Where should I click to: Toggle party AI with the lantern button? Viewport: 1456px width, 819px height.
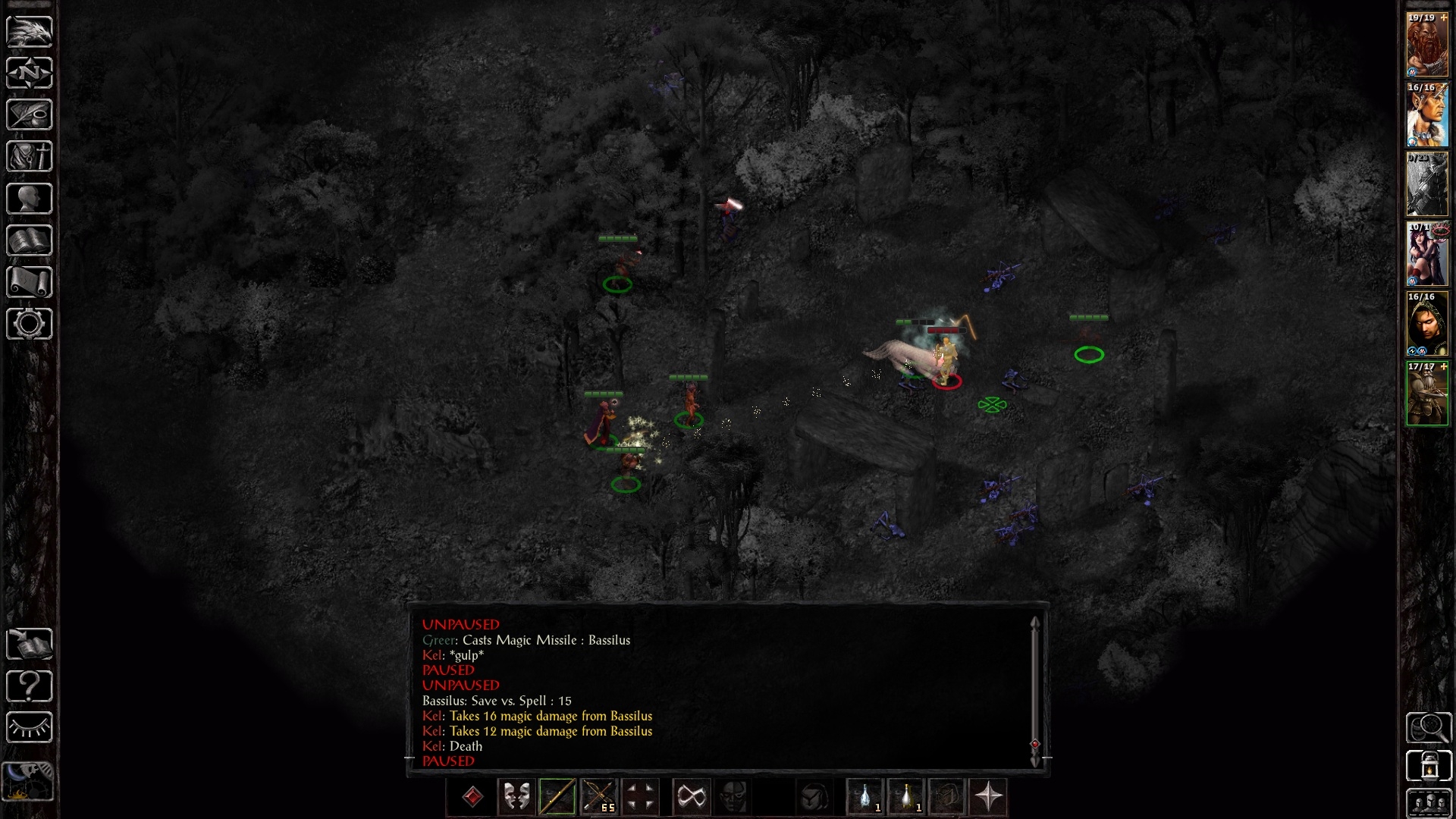[x=1429, y=766]
